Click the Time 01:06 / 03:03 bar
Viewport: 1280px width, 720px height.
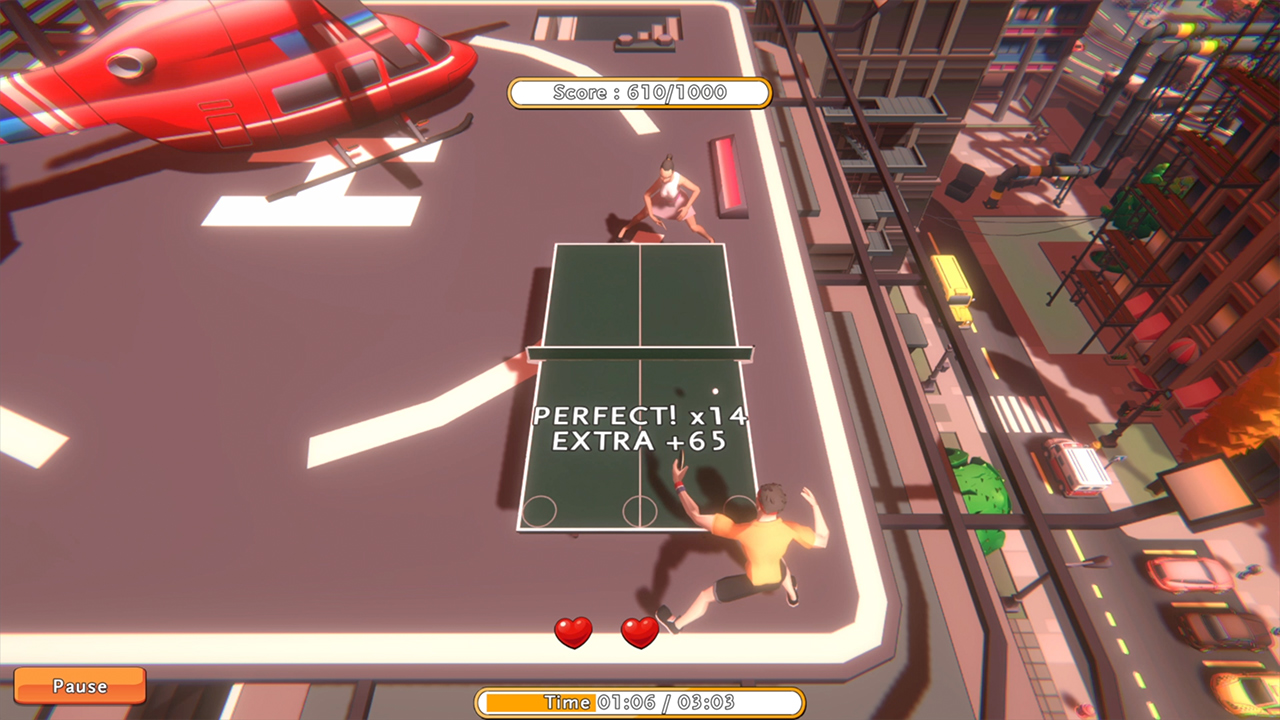pos(640,702)
